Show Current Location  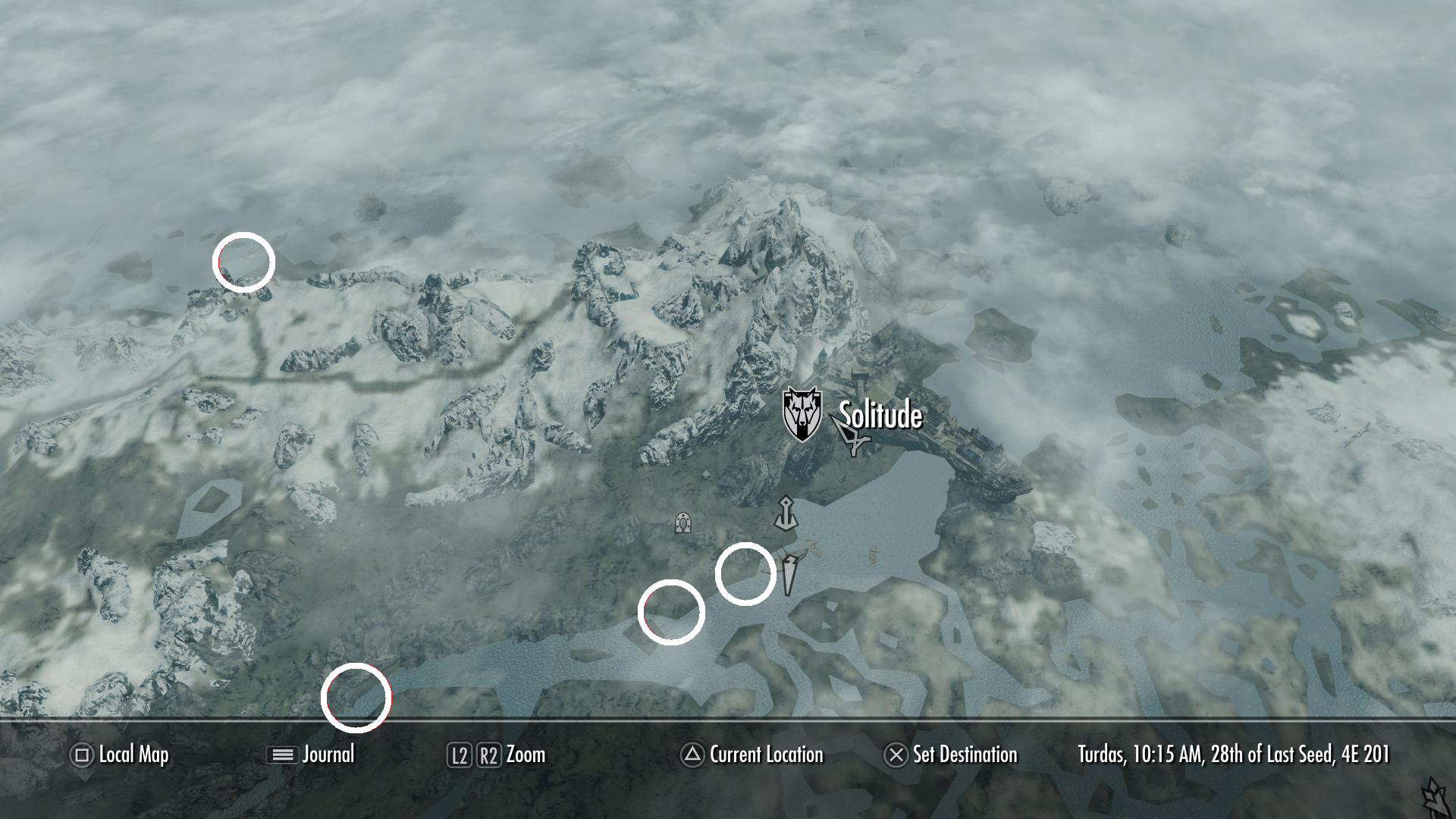pos(765,755)
